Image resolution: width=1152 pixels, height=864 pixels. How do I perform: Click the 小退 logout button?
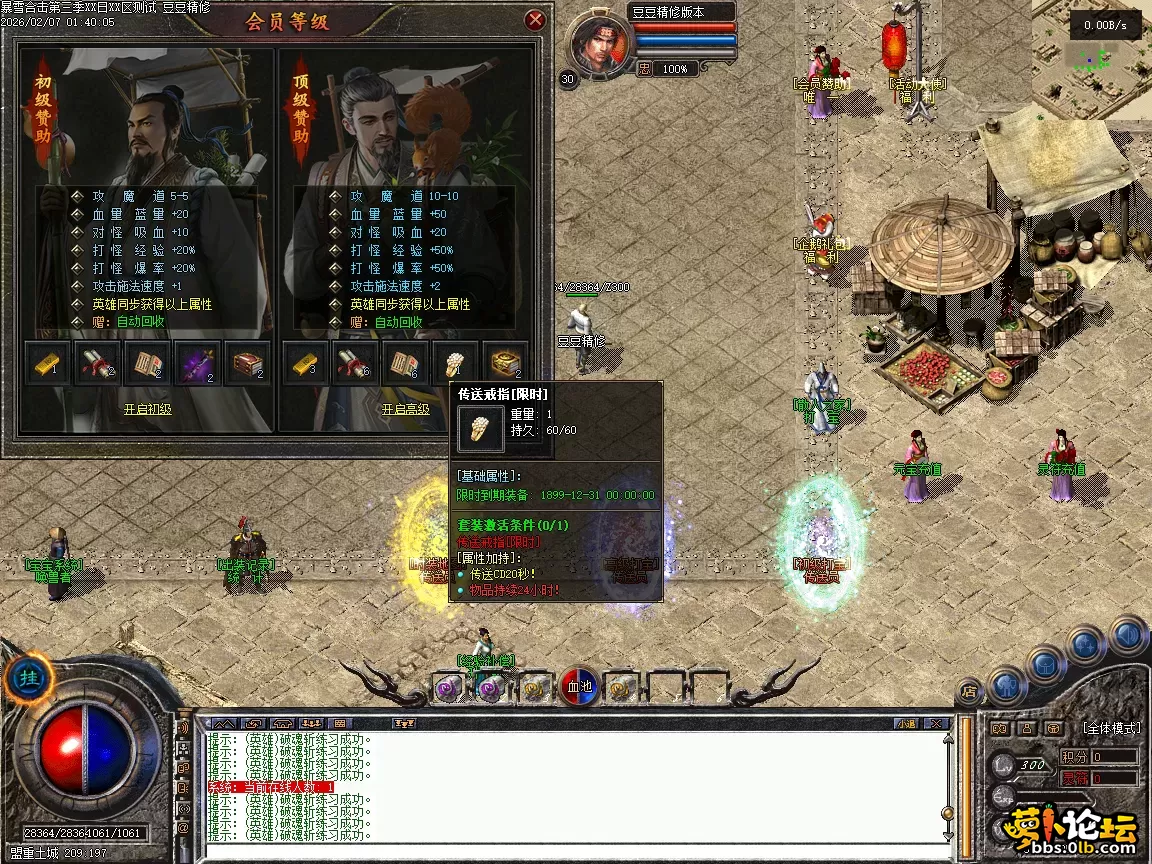click(x=906, y=723)
